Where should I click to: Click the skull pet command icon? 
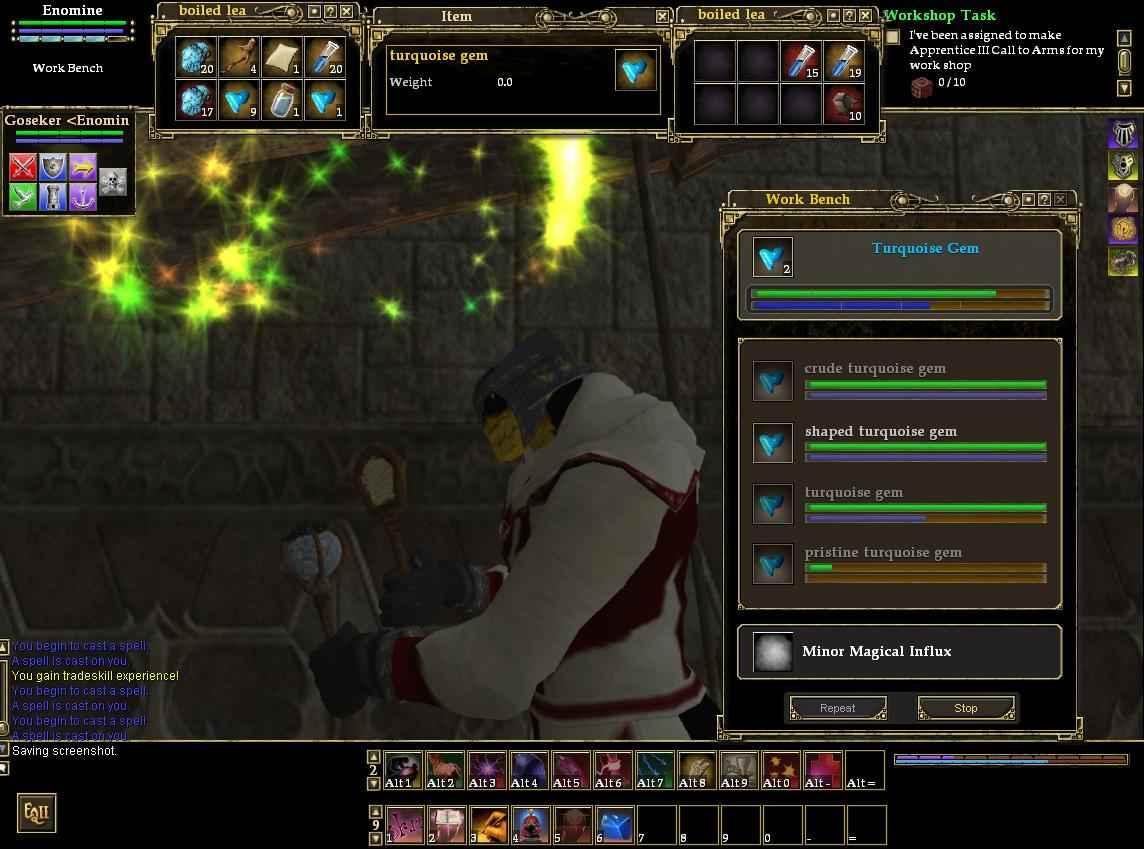[113, 181]
